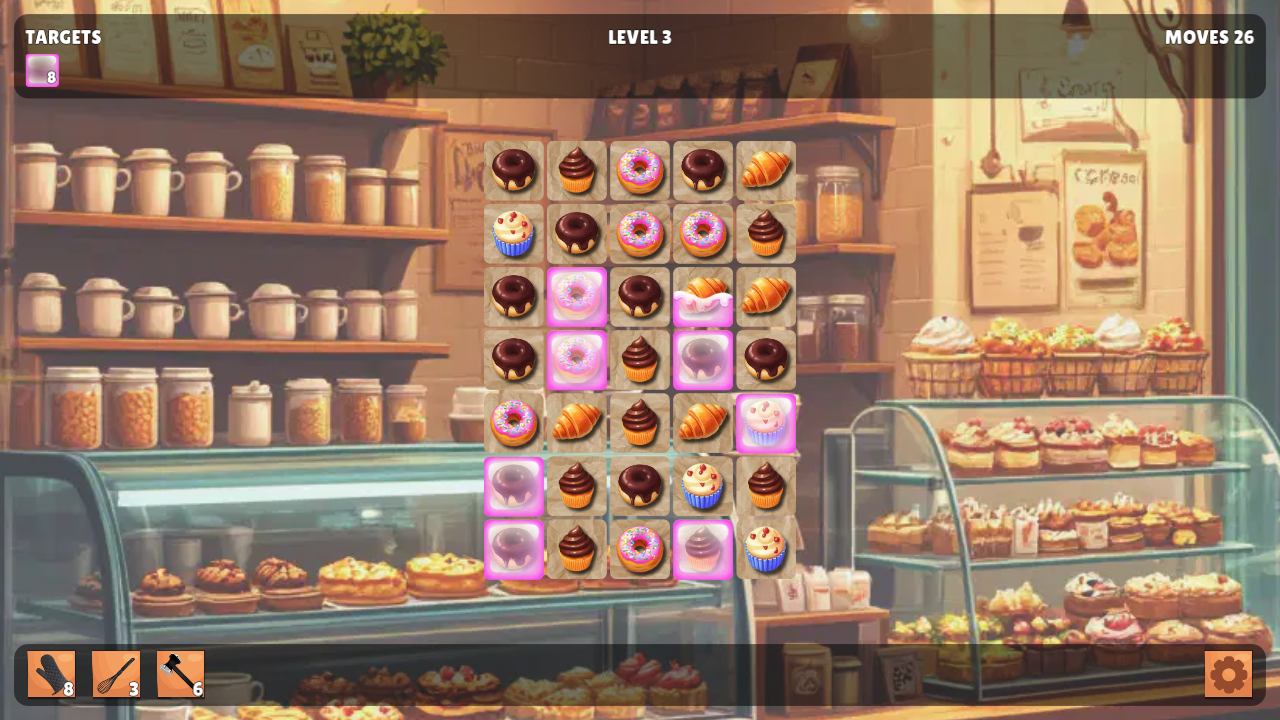Select the croissant beside the highlighted cupcake
Viewport: 1280px width, 720px height.
pyautogui.click(x=703, y=422)
